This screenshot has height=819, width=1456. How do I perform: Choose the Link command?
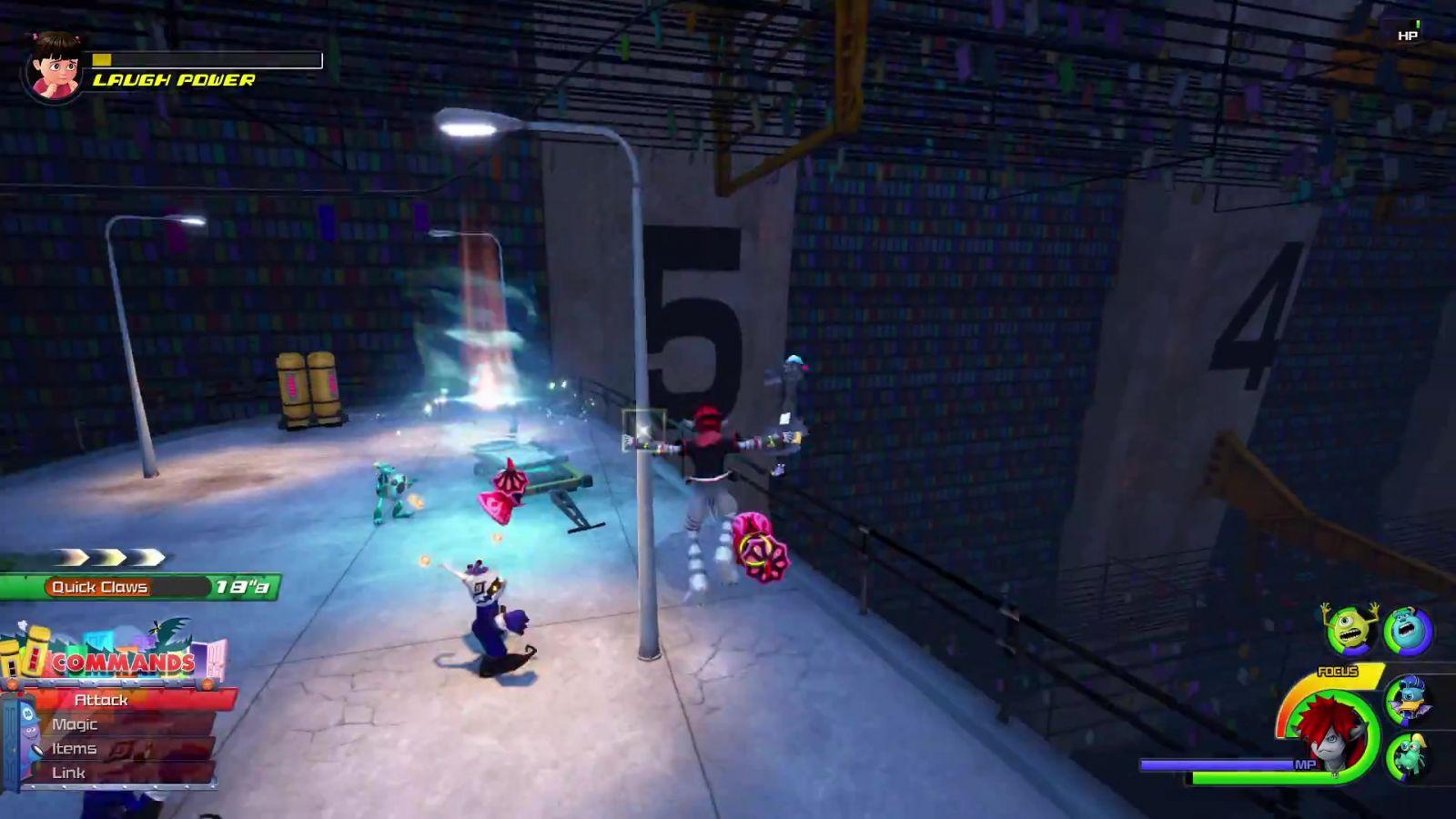(69, 773)
